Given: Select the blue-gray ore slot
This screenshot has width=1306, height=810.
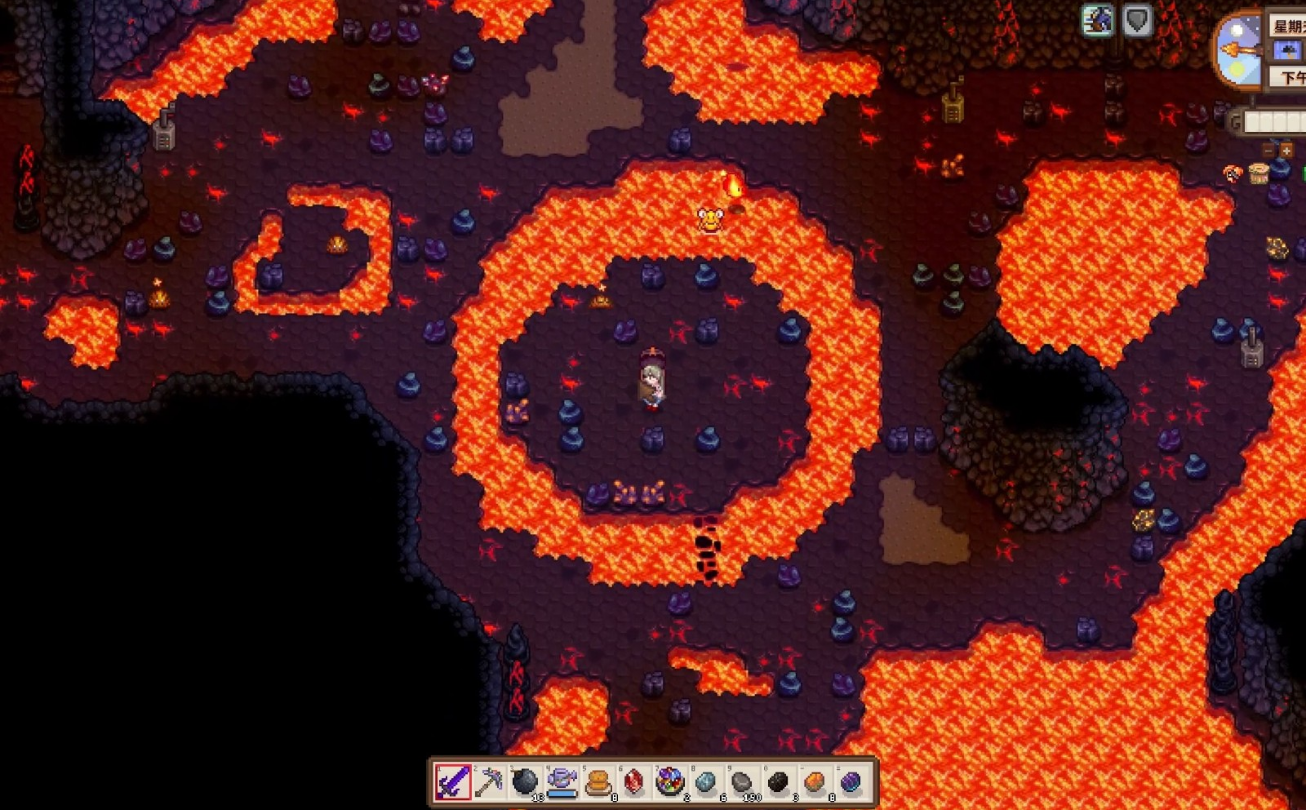Looking at the screenshot, I should click(706, 781).
